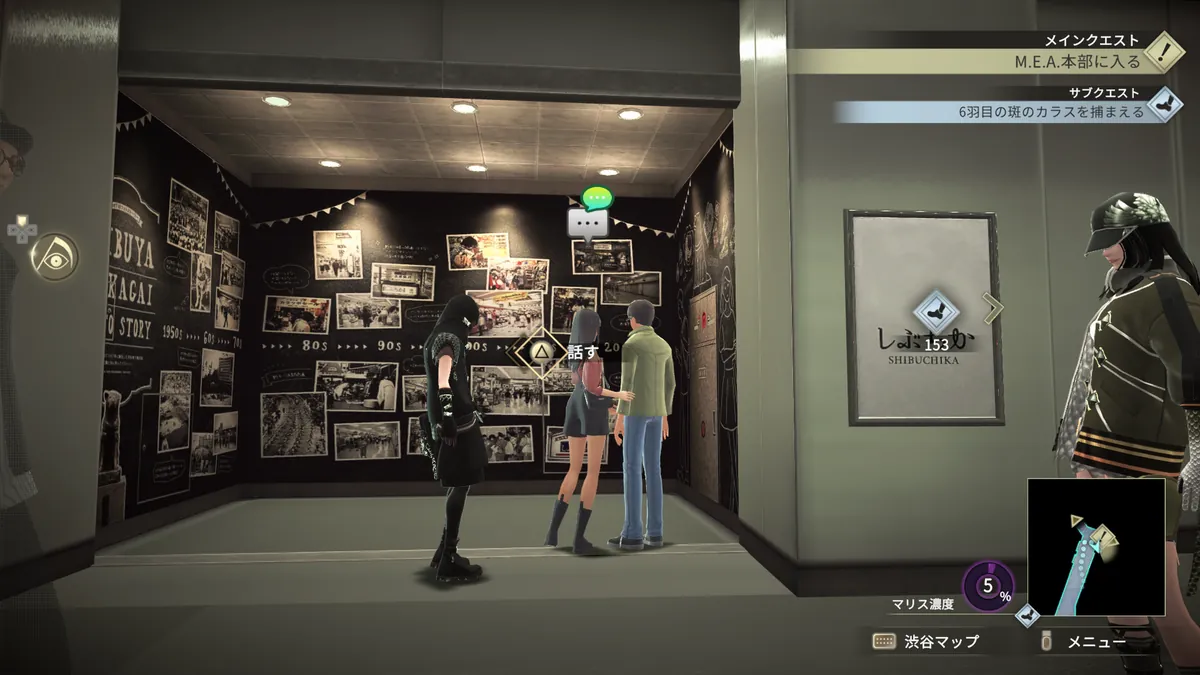Click the minimap in the corner

[x=1095, y=546]
